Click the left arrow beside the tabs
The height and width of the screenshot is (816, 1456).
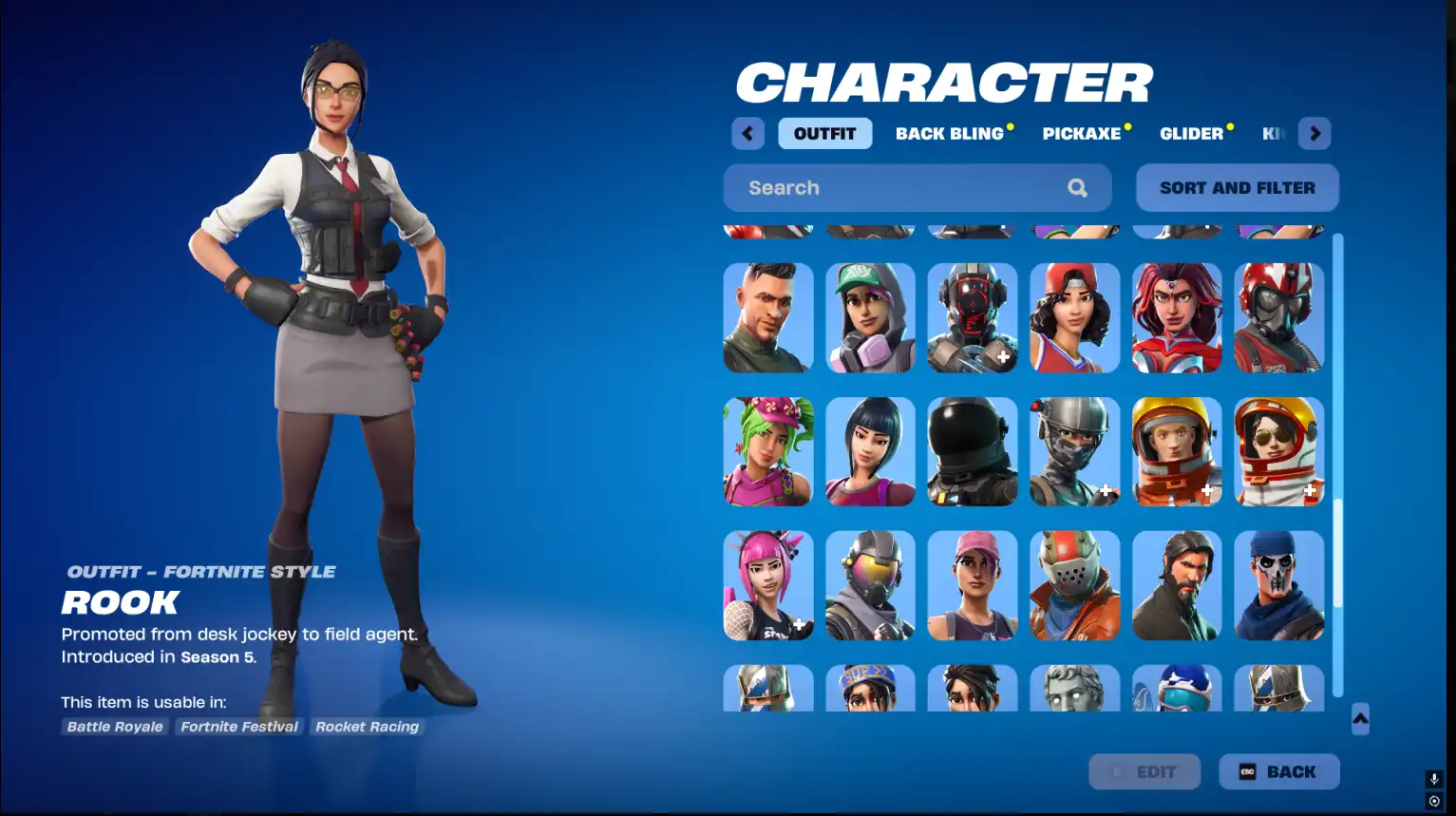[747, 134]
